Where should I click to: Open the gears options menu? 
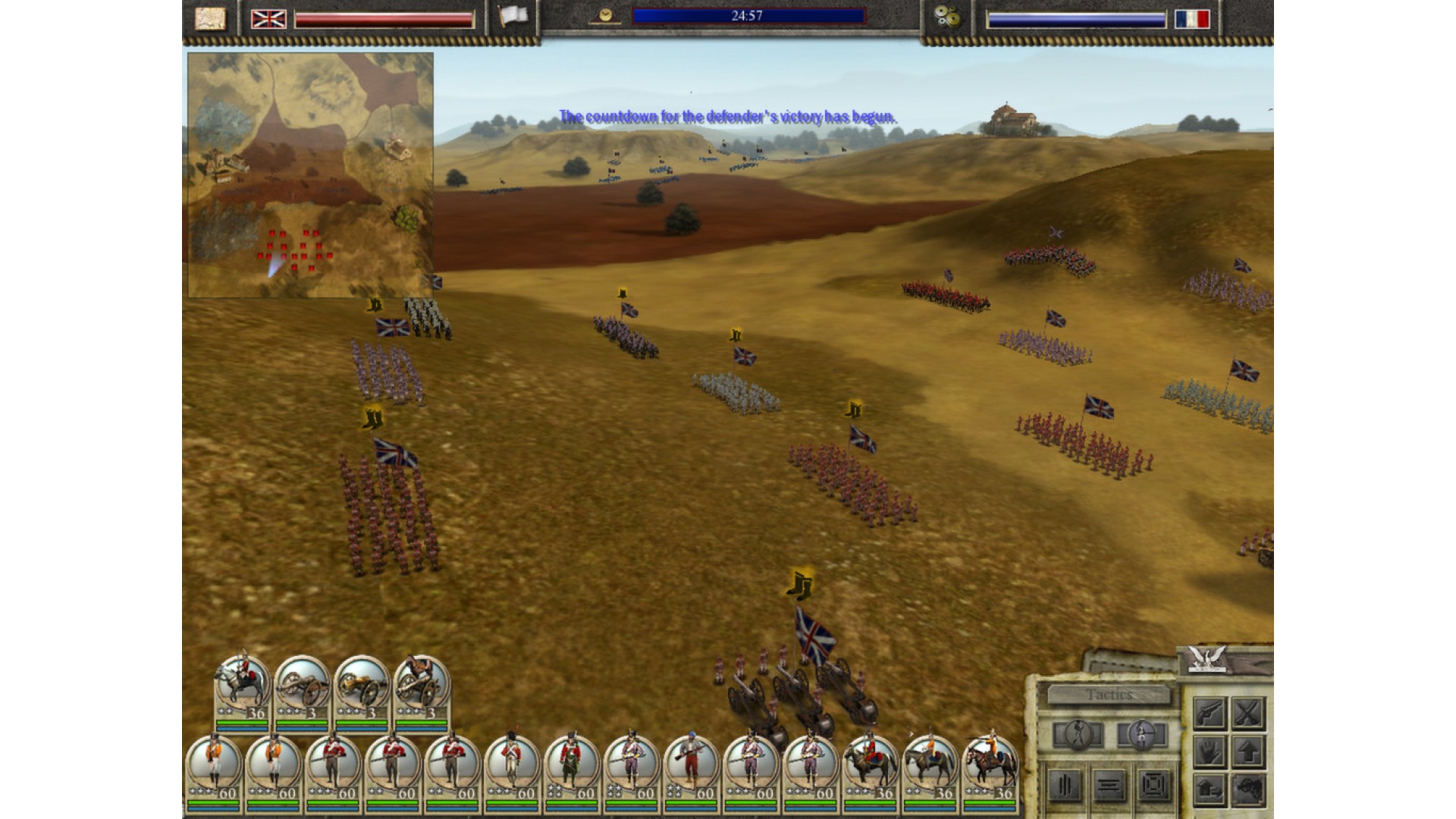click(946, 17)
